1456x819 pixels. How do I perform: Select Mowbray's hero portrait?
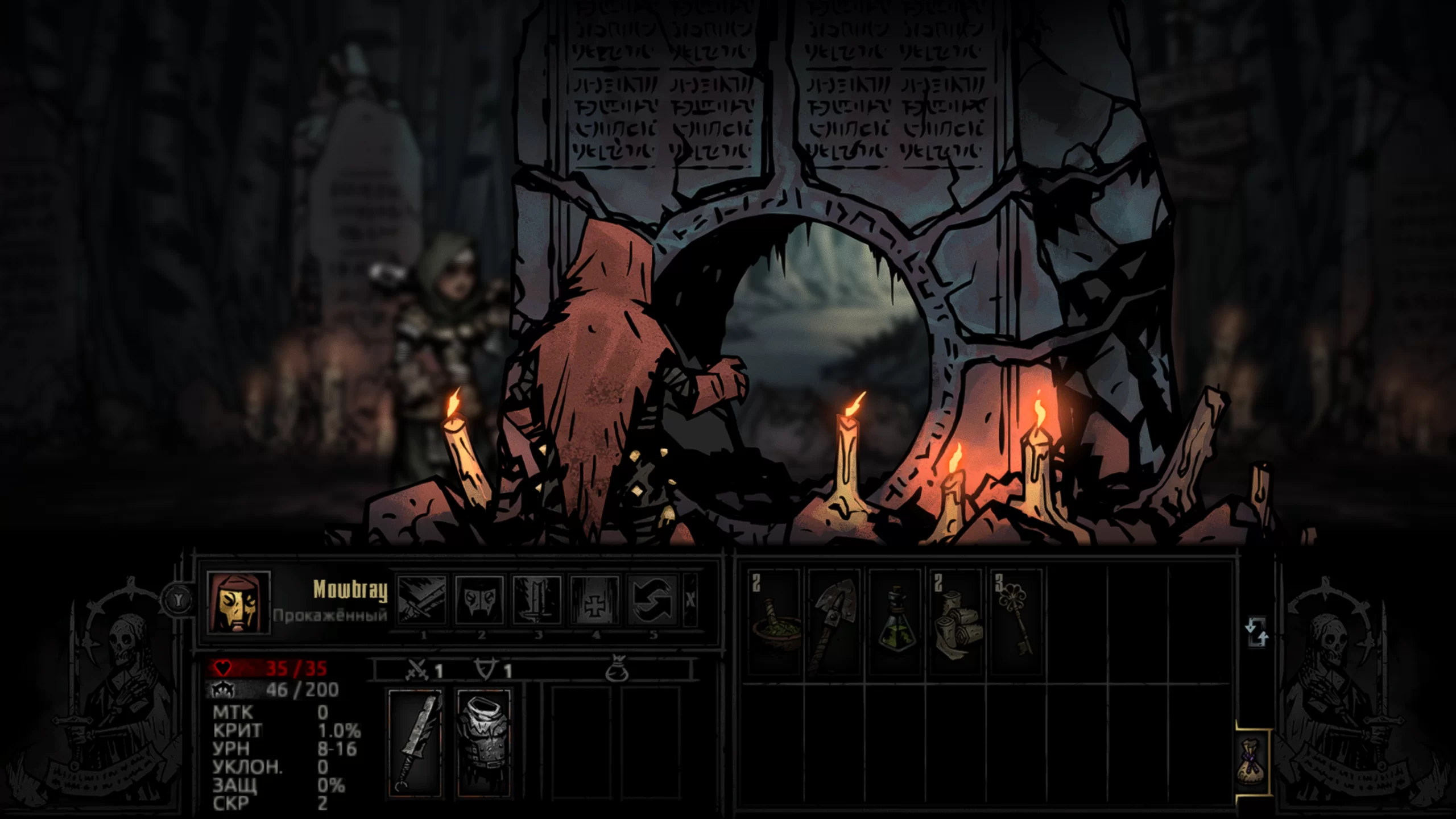[238, 602]
